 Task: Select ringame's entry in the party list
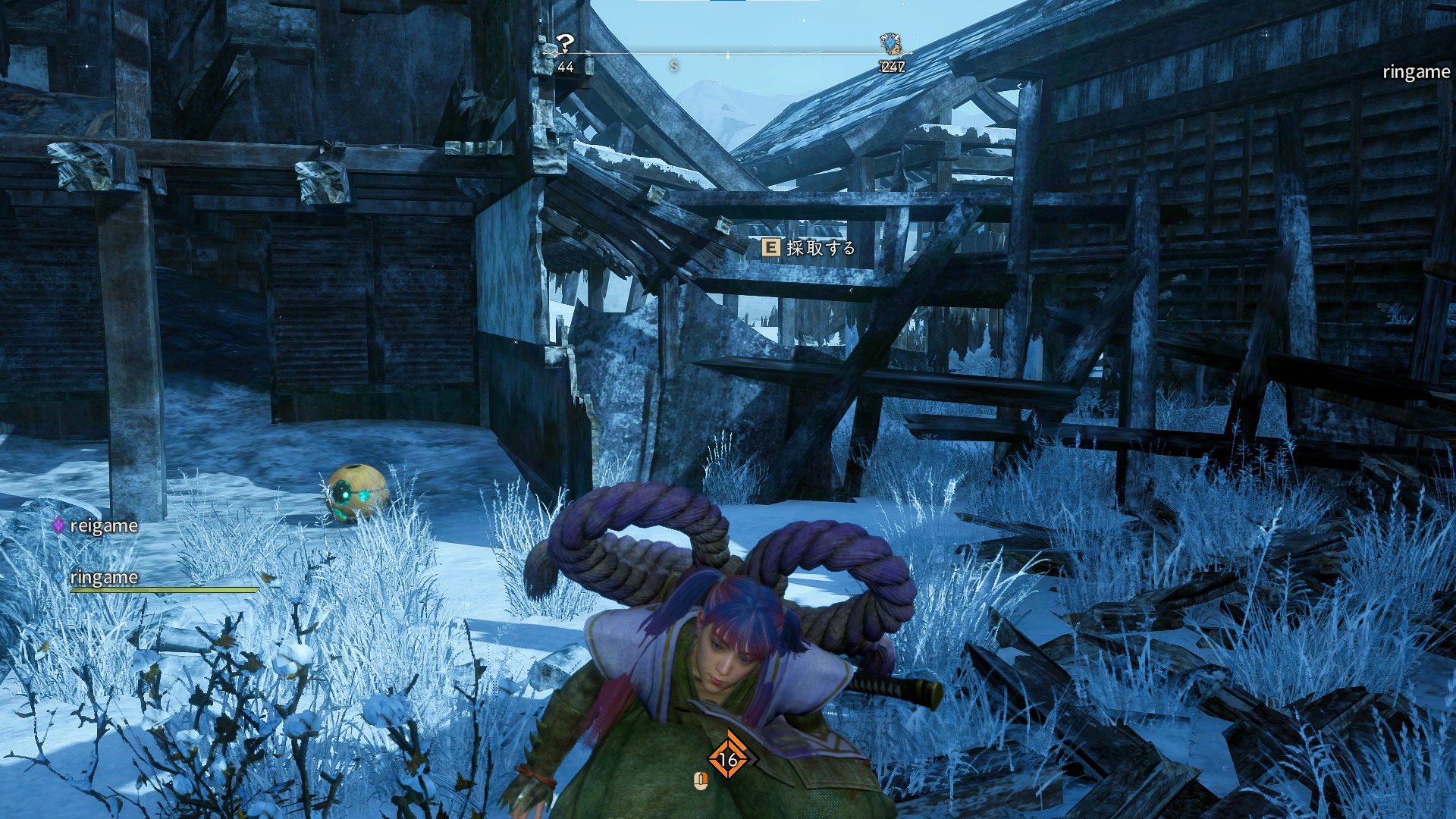pos(103,578)
